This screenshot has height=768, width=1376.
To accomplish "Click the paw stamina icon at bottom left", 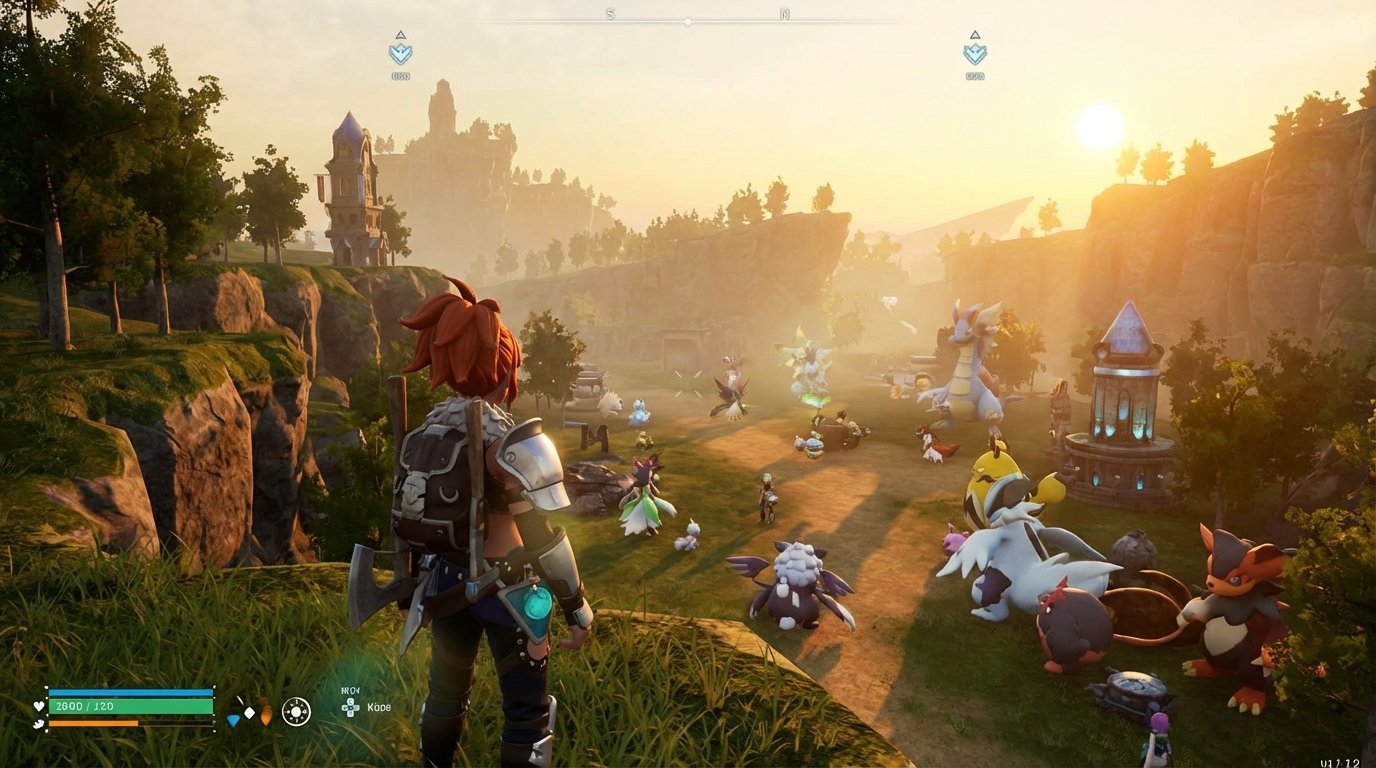I will click(37, 723).
